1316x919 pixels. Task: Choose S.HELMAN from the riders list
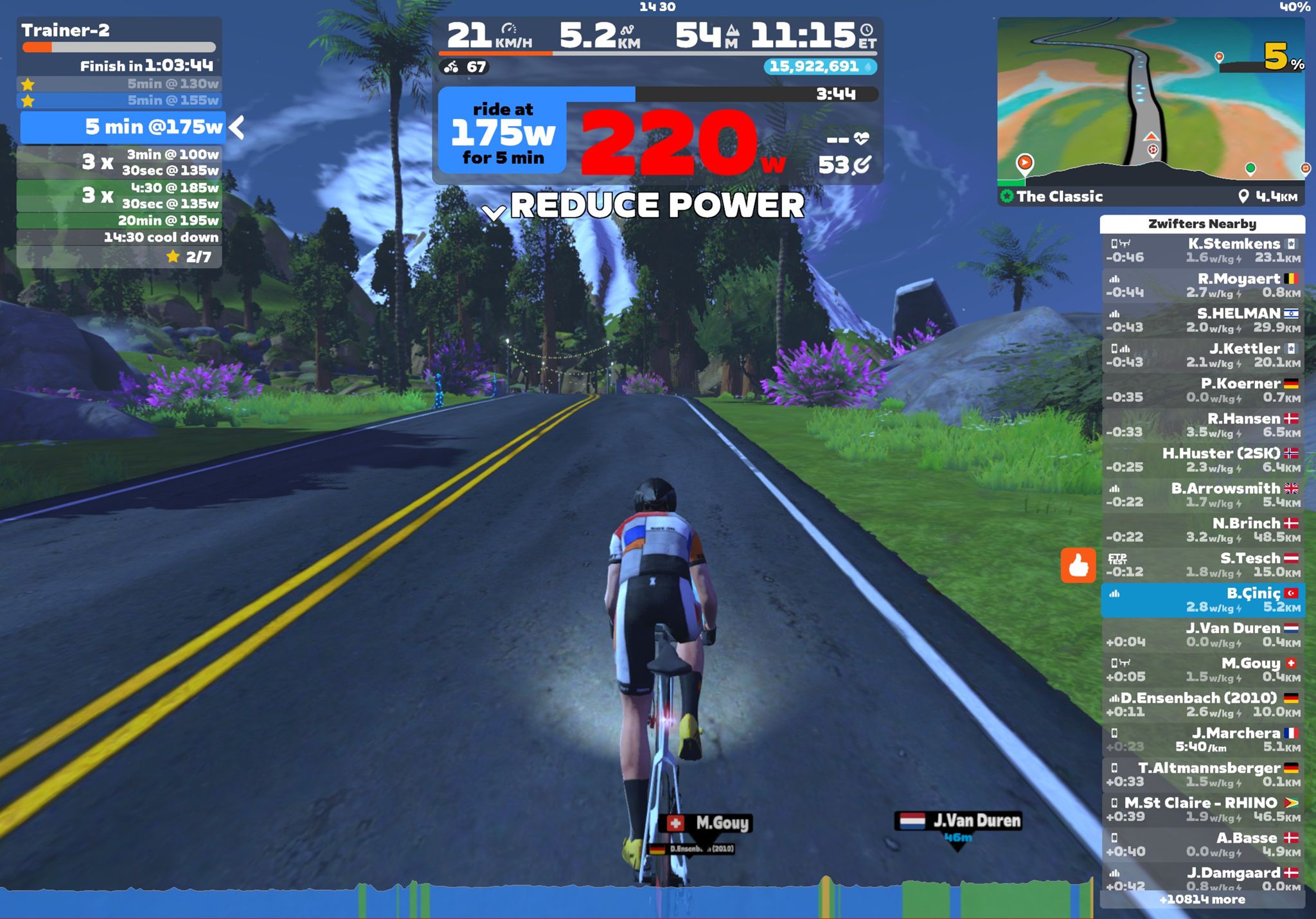(1202, 320)
